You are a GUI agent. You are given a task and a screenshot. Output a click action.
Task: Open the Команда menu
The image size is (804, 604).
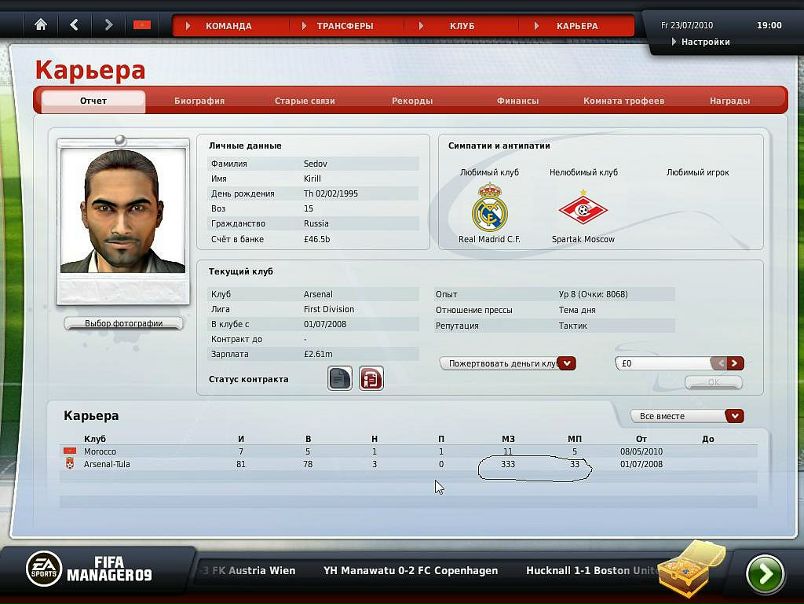pyautogui.click(x=228, y=26)
